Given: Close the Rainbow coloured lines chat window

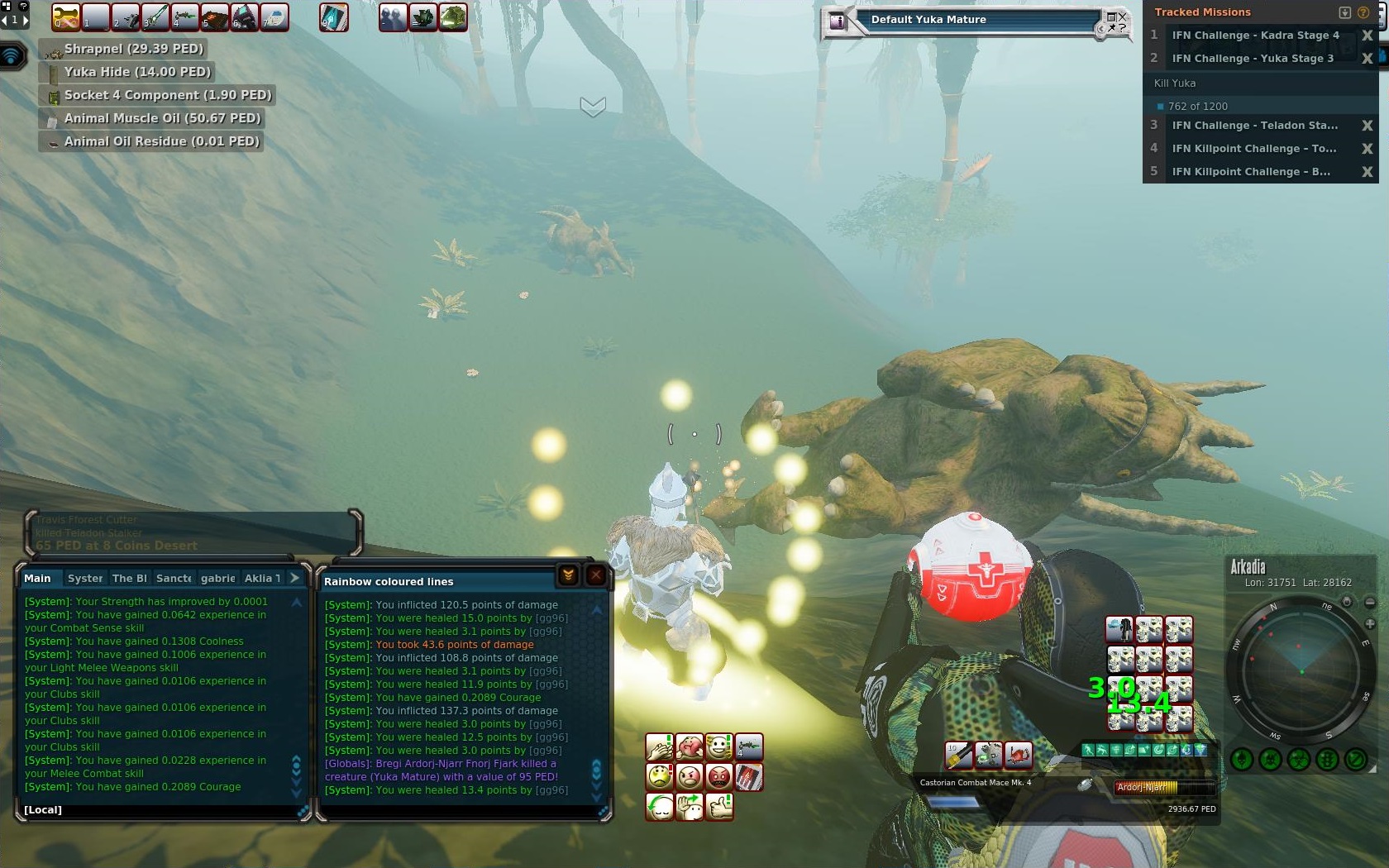Looking at the screenshot, I should pyautogui.click(x=595, y=576).
